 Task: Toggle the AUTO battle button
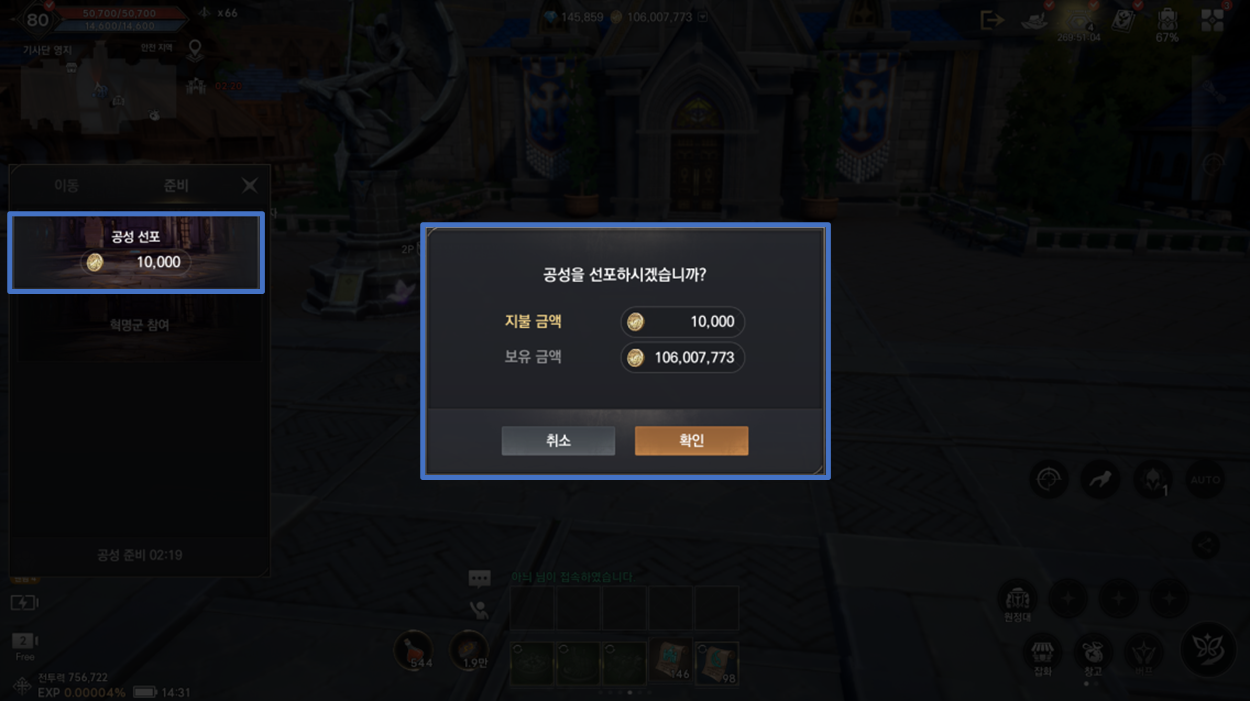(1206, 480)
